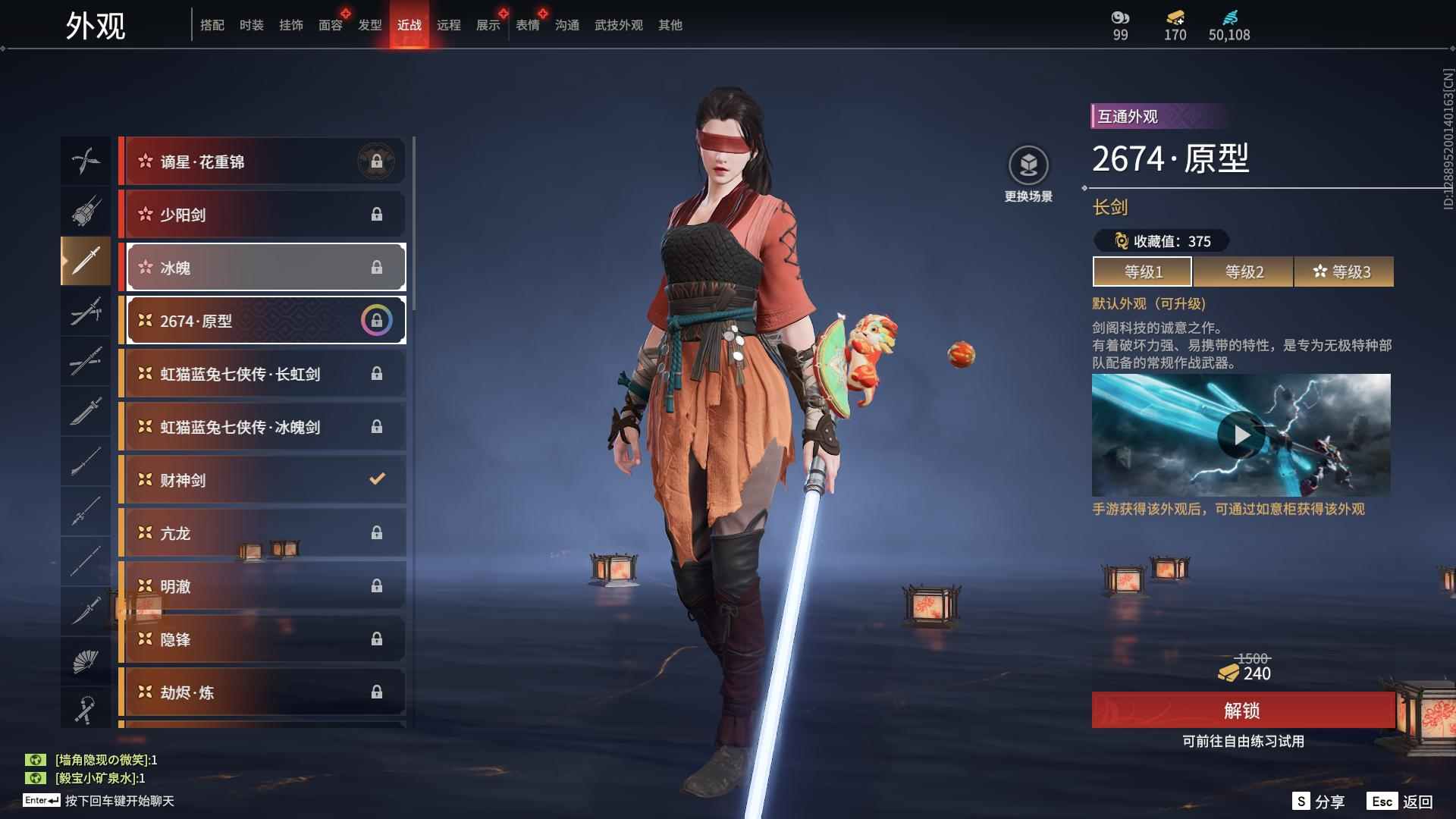Share the appearance via 分享
Viewport: 1456px width, 819px height.
click(1319, 802)
